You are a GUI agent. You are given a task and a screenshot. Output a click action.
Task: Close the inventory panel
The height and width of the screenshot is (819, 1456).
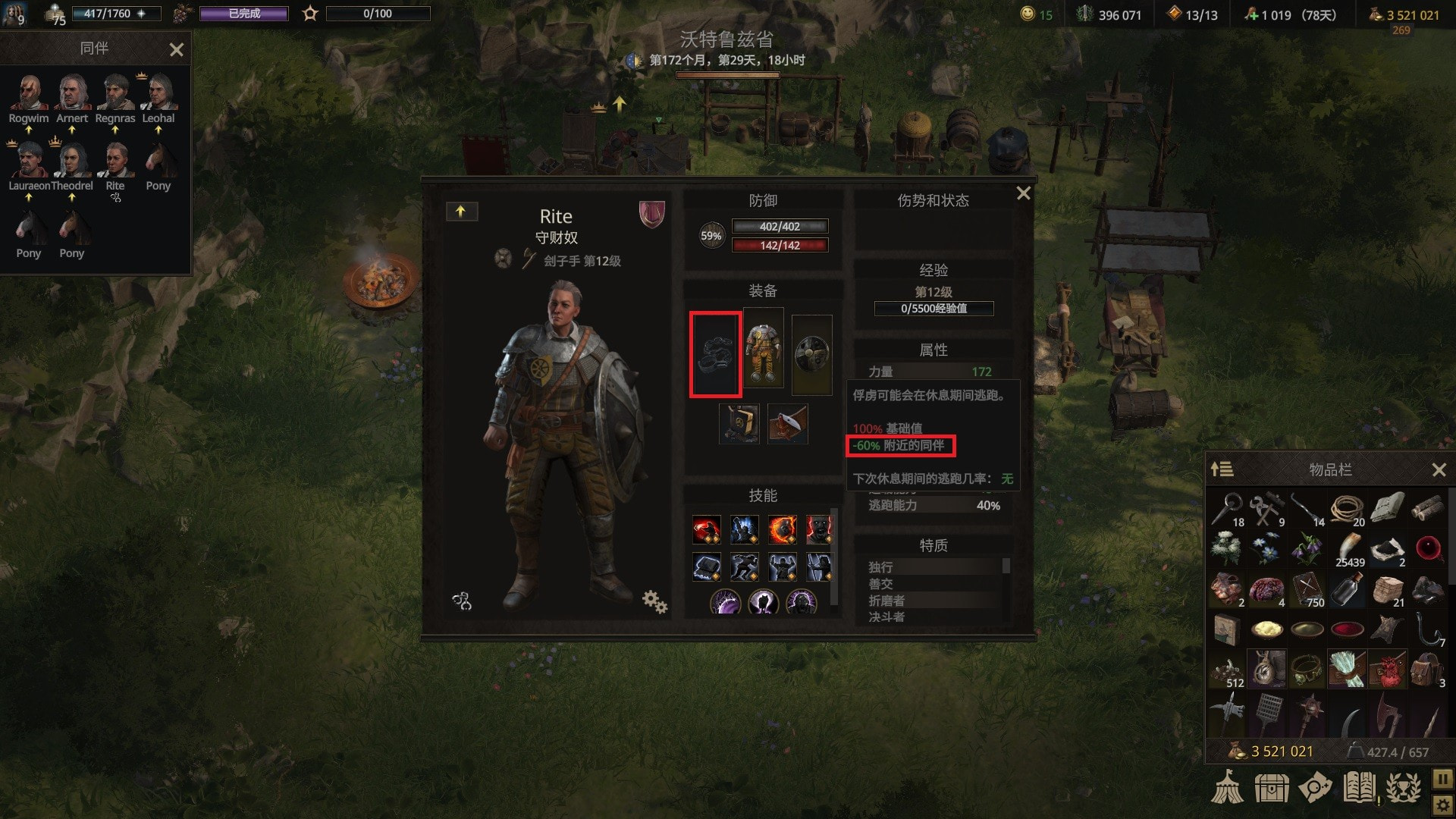1439,470
